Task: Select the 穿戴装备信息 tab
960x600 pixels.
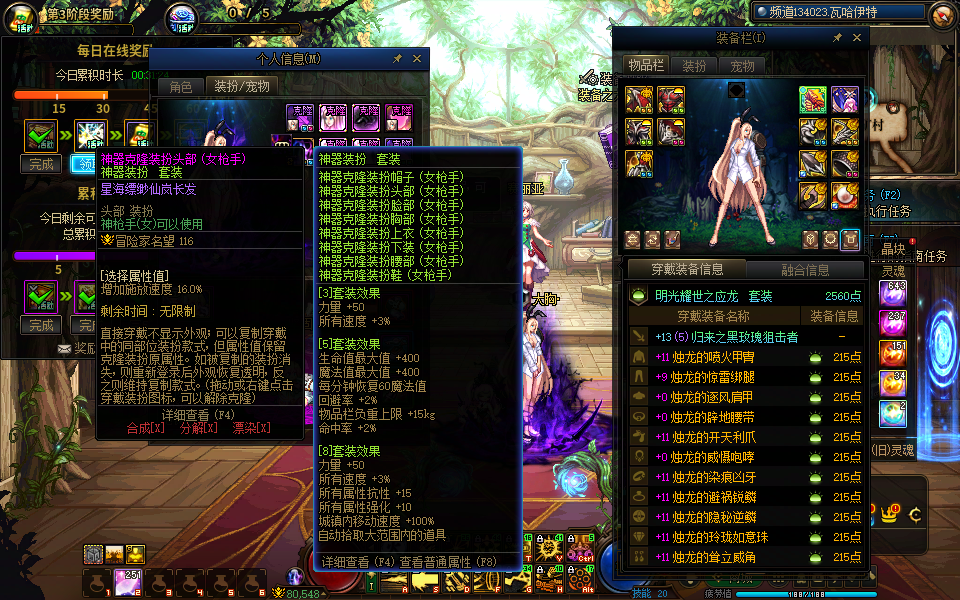Action: pos(686,269)
